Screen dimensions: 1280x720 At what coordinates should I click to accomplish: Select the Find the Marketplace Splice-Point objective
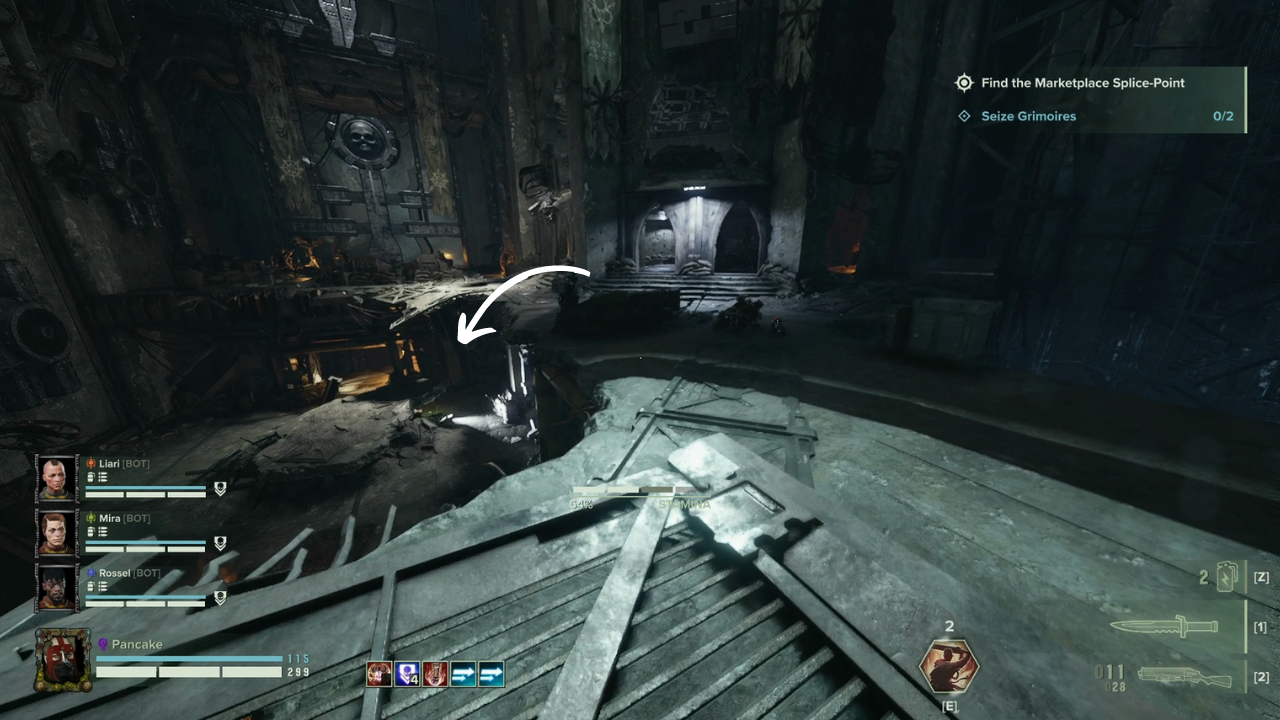click(x=1084, y=83)
